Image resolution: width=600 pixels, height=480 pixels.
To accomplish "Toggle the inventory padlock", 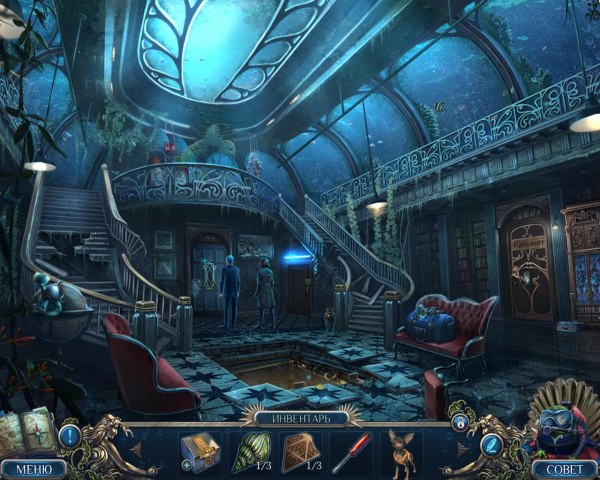I will pos(458,423).
